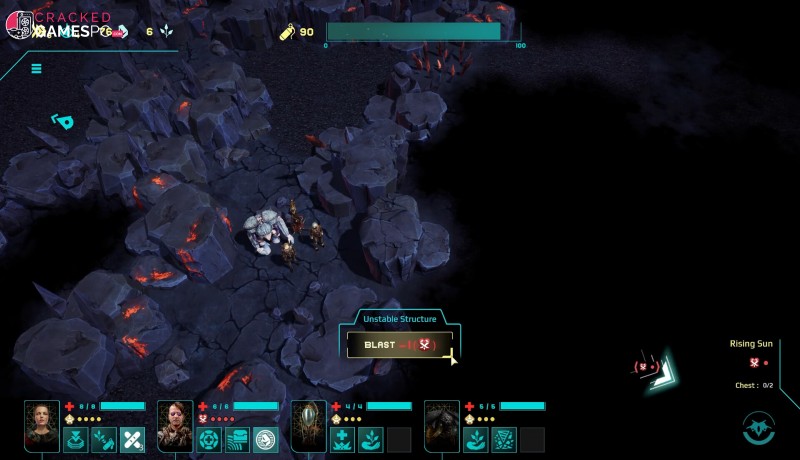The width and height of the screenshot is (800, 460).
Task: Use the fourth creature's shatter ability
Action: coord(503,439)
